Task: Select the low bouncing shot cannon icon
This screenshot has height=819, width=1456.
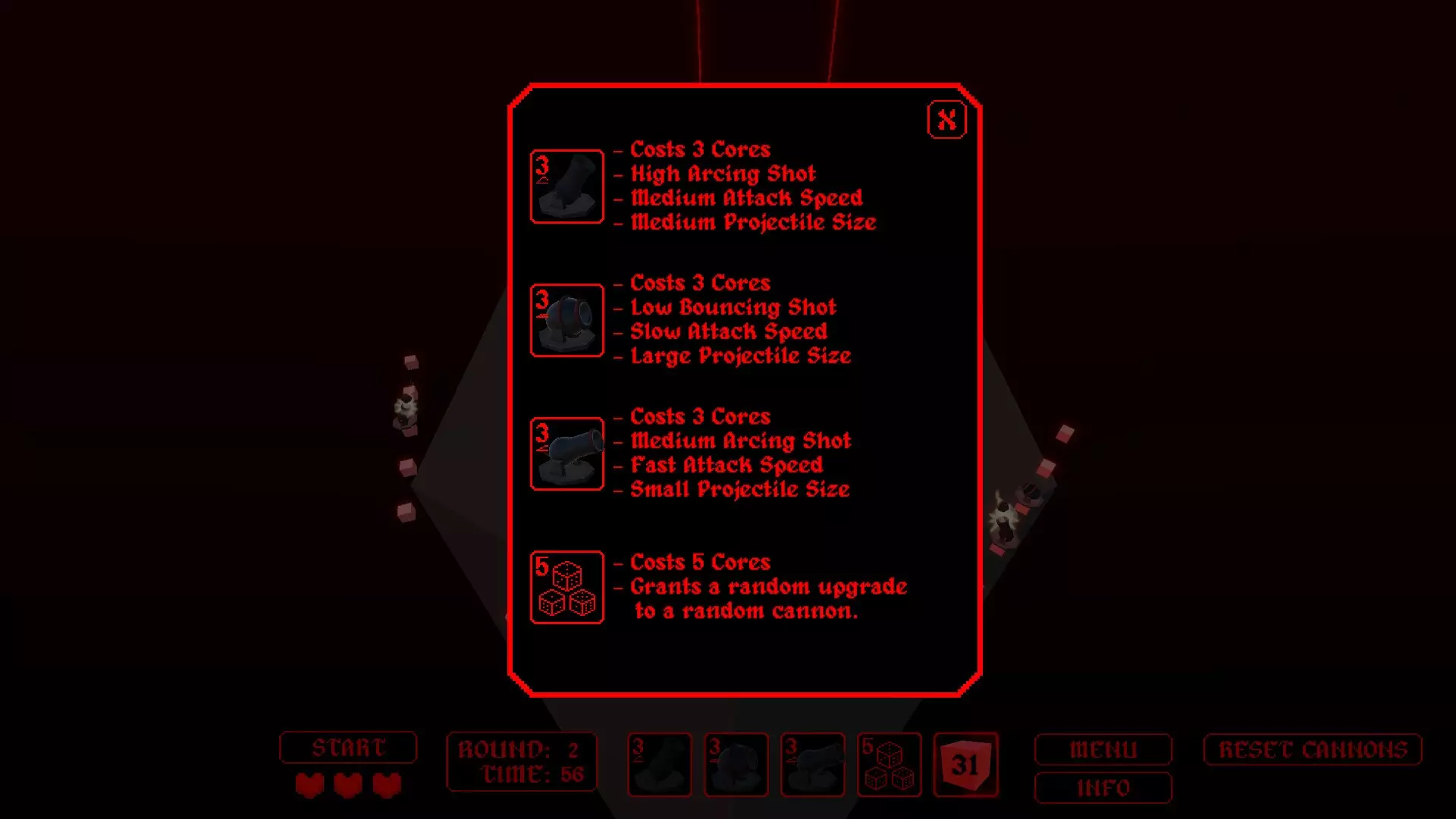Action: (566, 320)
